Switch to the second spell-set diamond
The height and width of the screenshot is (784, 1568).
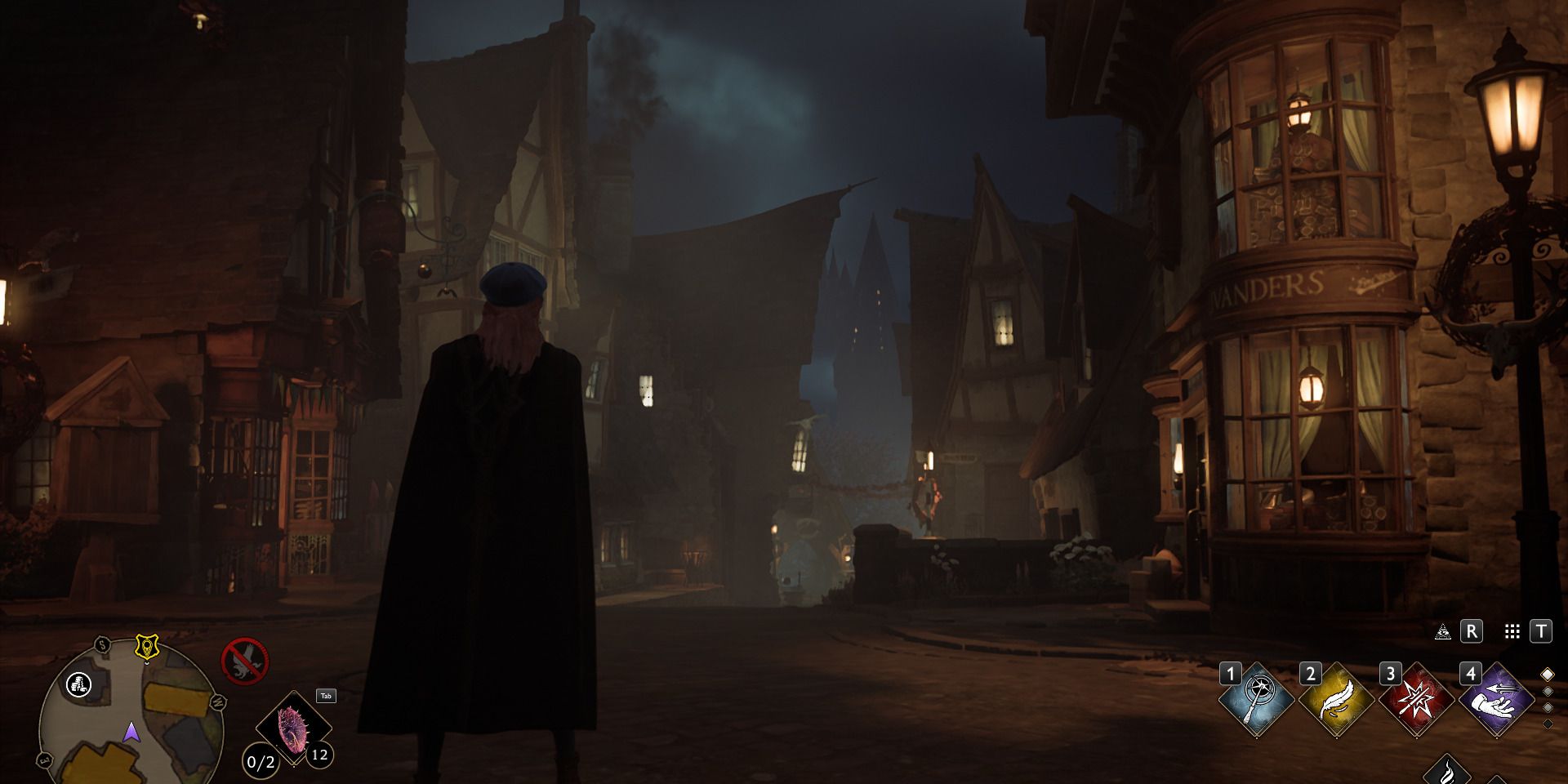coord(1548,692)
